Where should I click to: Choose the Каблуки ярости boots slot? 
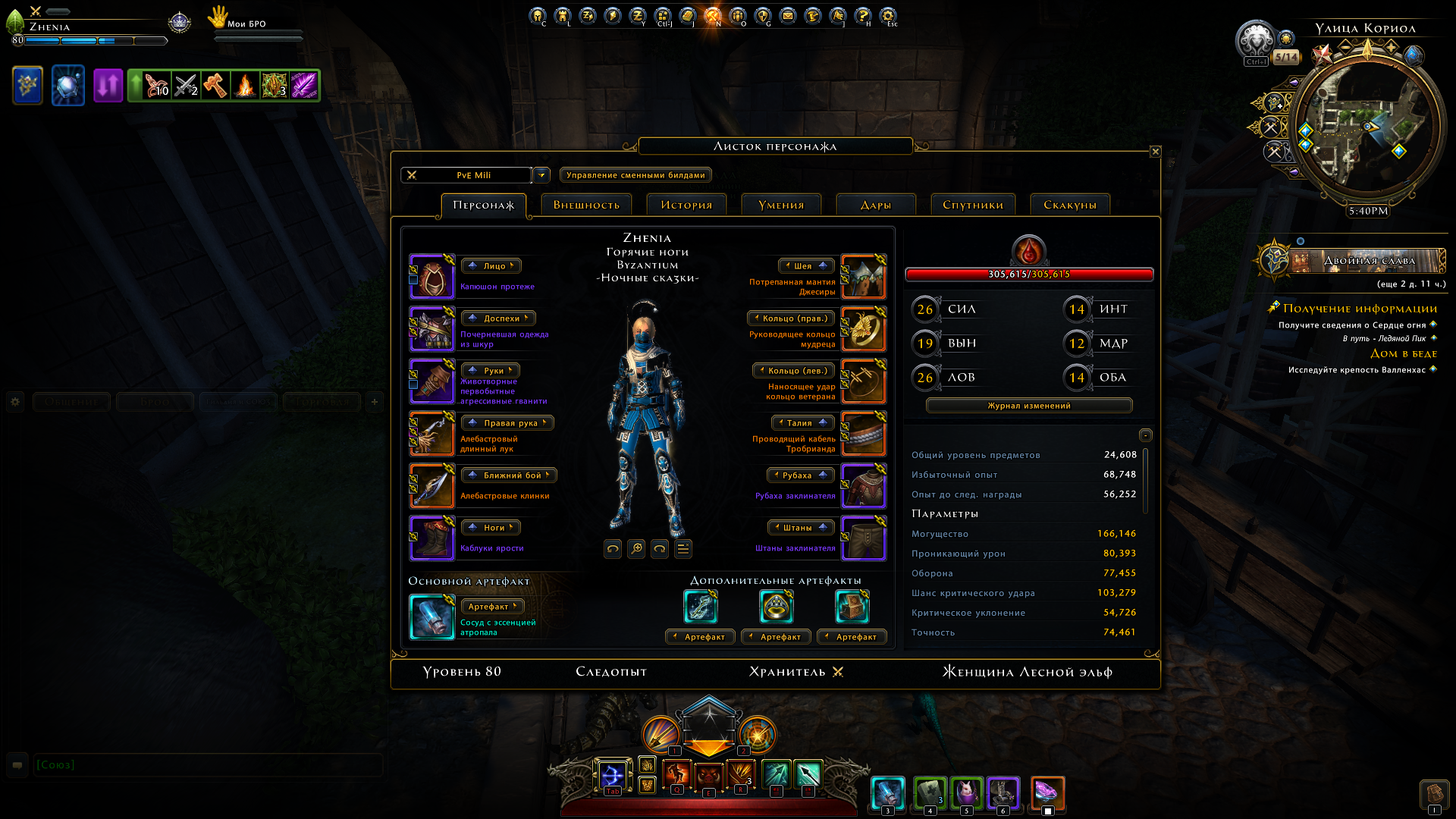[x=432, y=538]
